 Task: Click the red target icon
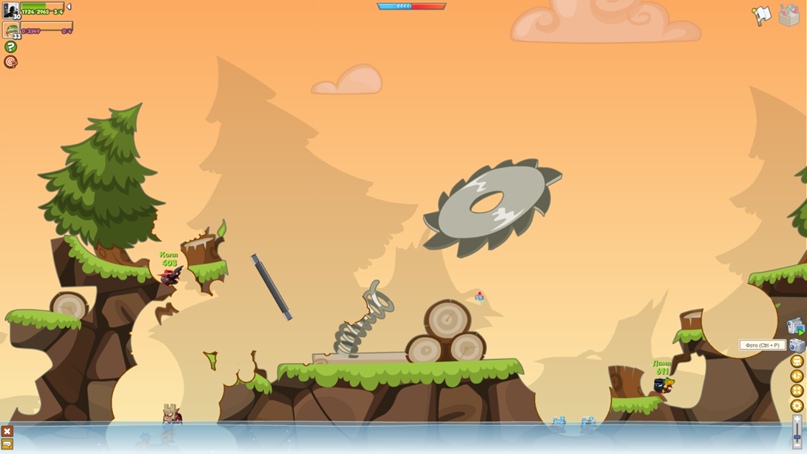(11, 62)
